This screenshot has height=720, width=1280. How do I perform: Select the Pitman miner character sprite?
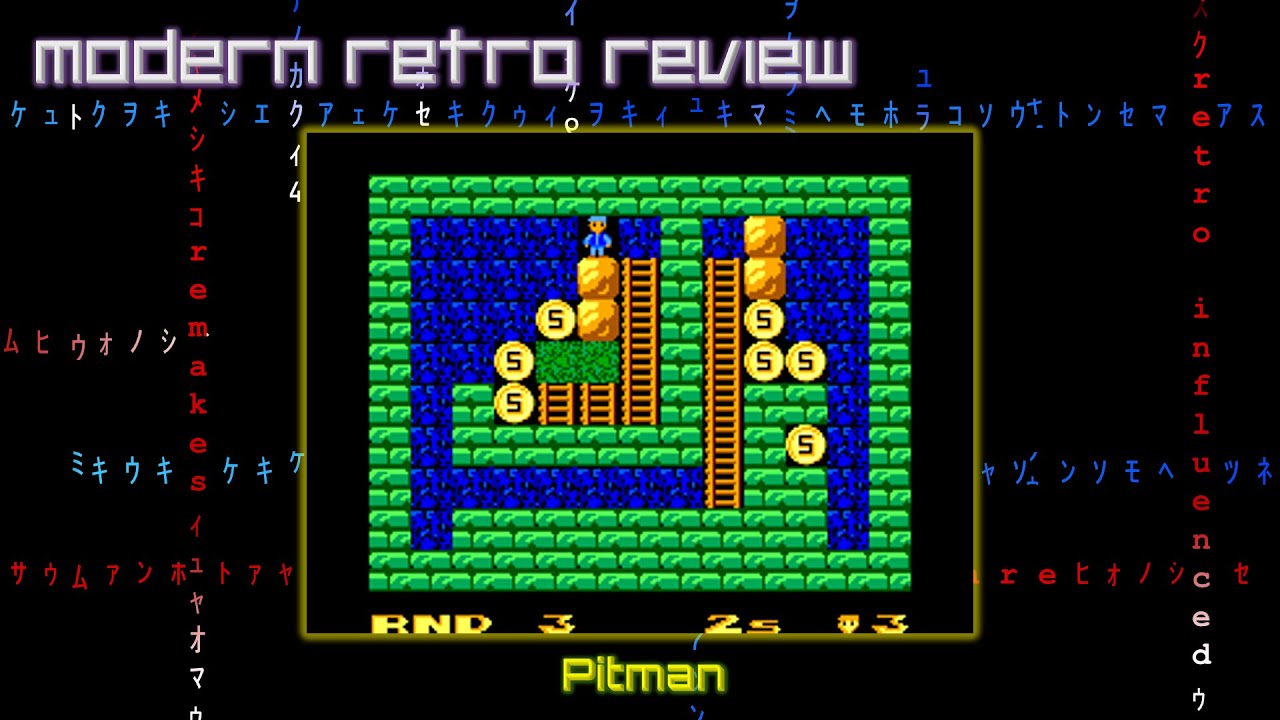pos(597,236)
